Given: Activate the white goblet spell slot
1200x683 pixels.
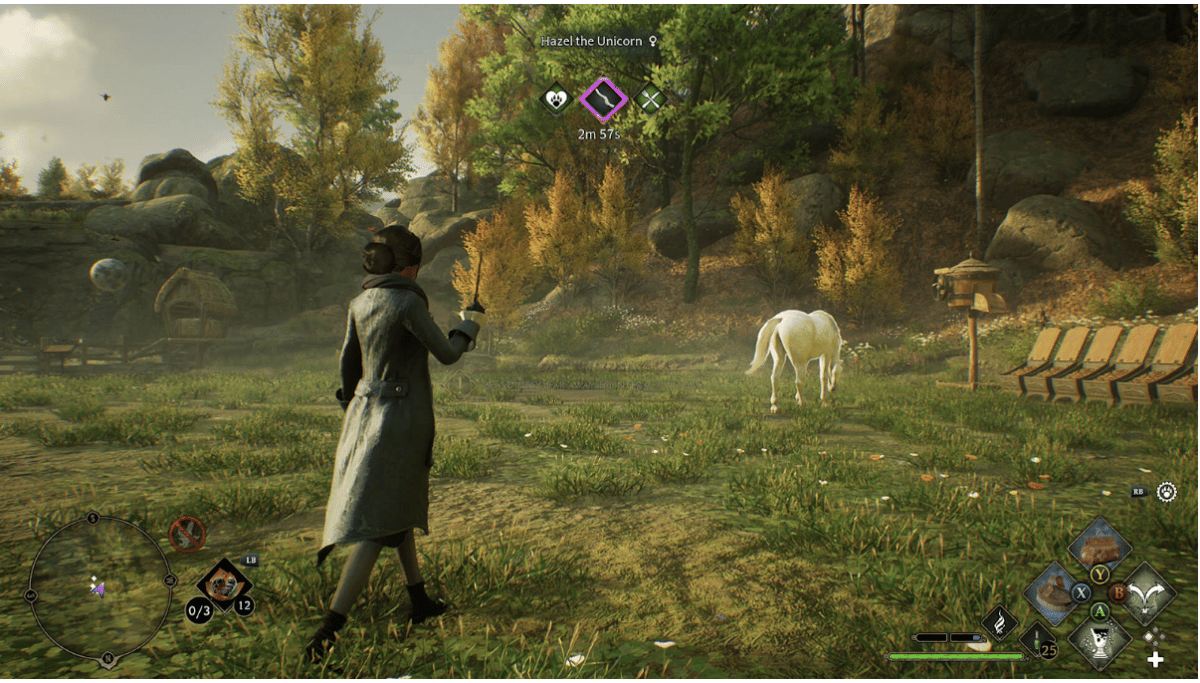Looking at the screenshot, I should pyautogui.click(x=1099, y=637).
